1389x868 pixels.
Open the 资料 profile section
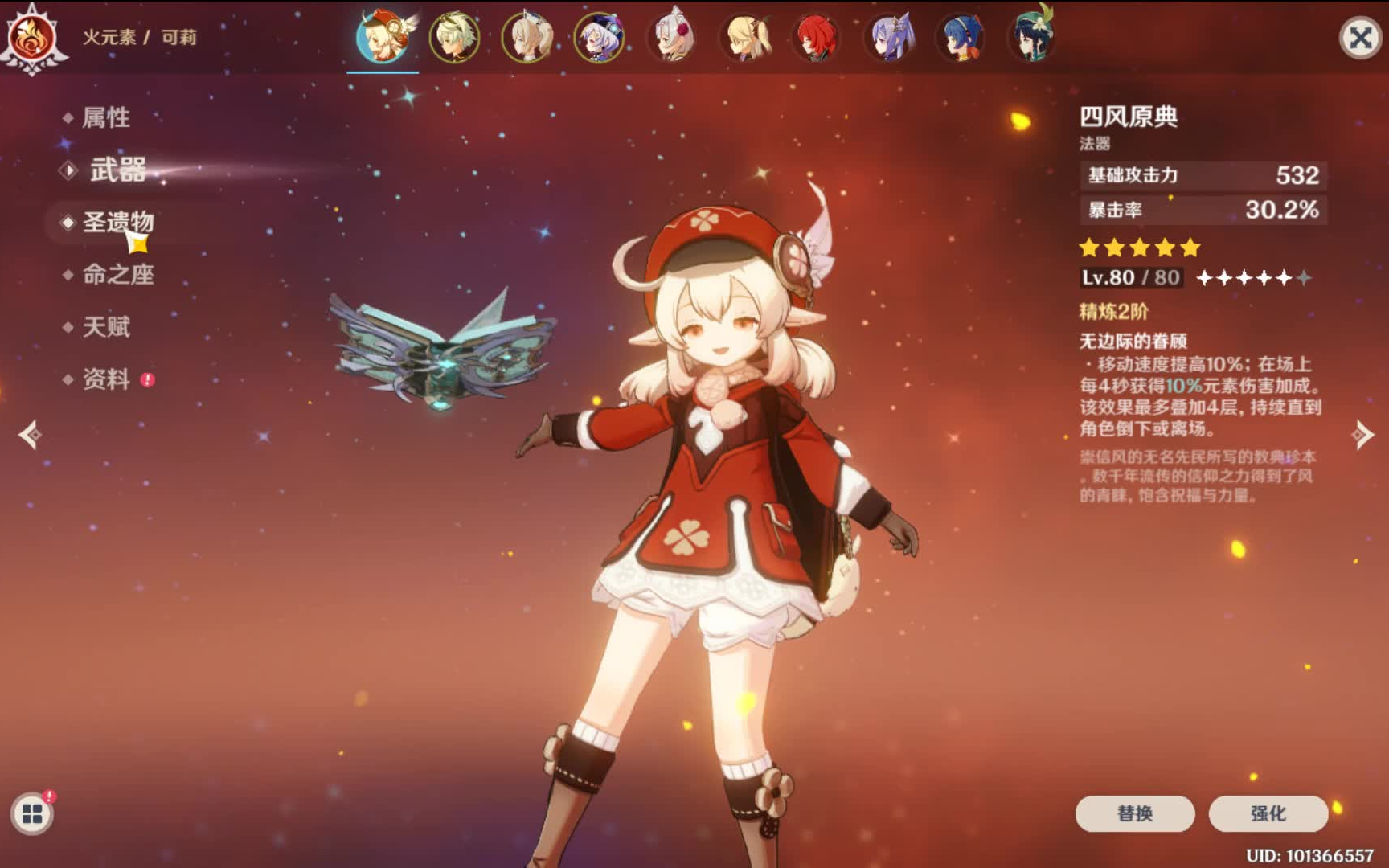coord(105,379)
